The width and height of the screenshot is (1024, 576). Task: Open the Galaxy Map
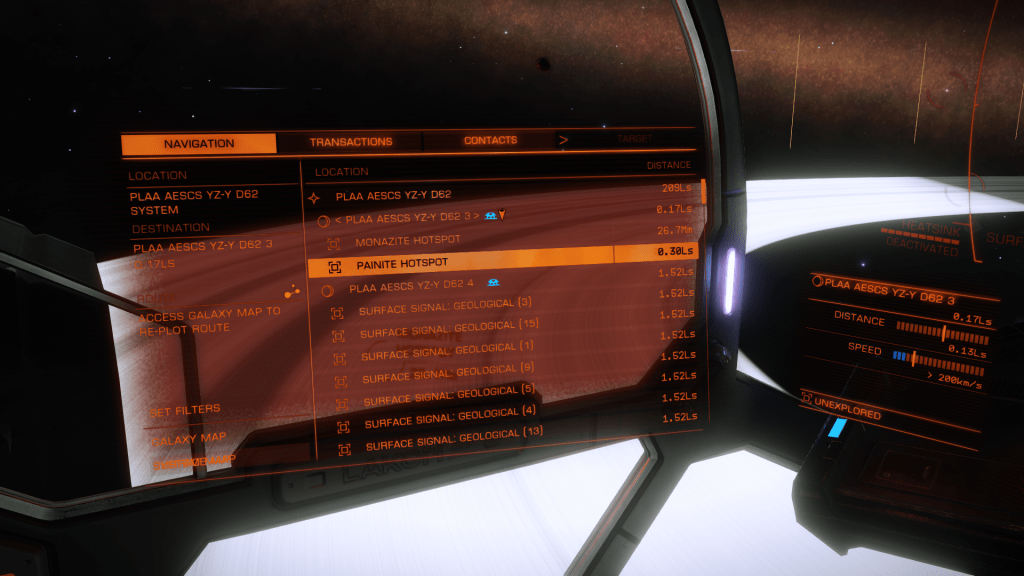pos(188,438)
